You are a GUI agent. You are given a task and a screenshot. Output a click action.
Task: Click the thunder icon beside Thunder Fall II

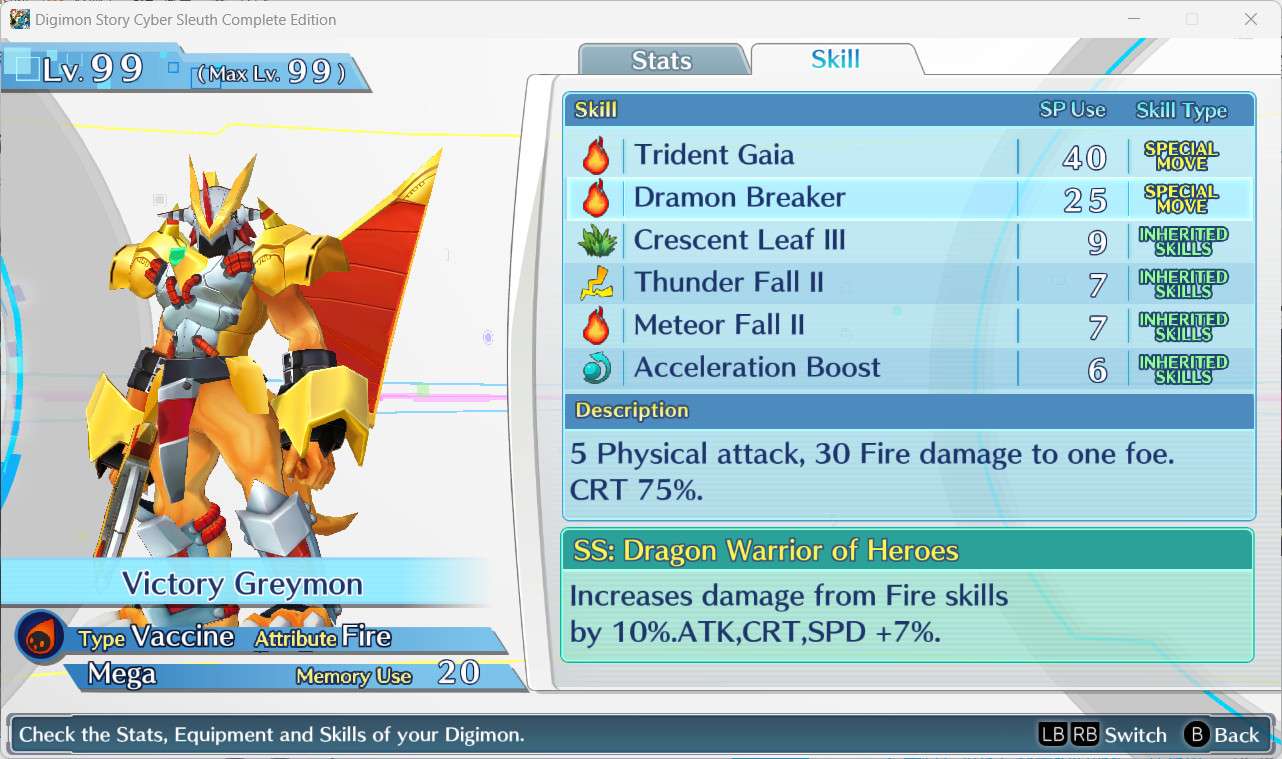[x=597, y=282]
